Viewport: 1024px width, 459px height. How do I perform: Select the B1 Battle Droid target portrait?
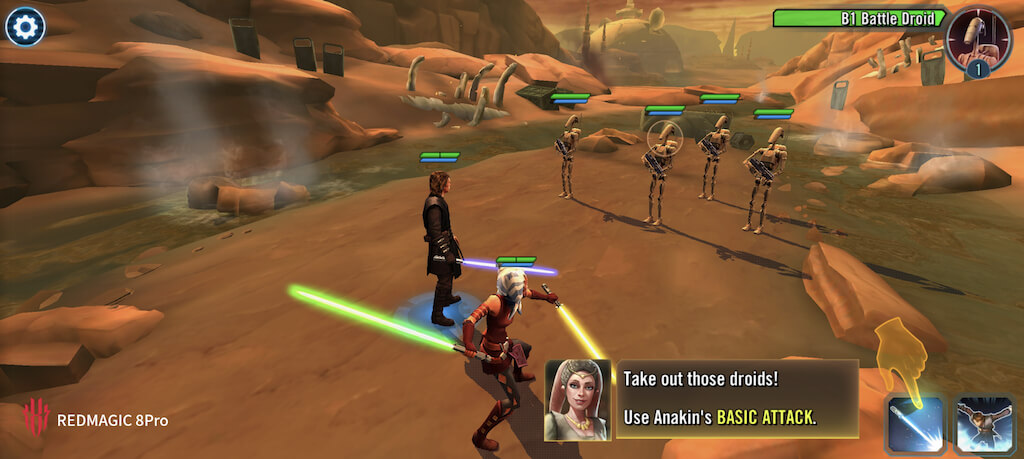[977, 37]
